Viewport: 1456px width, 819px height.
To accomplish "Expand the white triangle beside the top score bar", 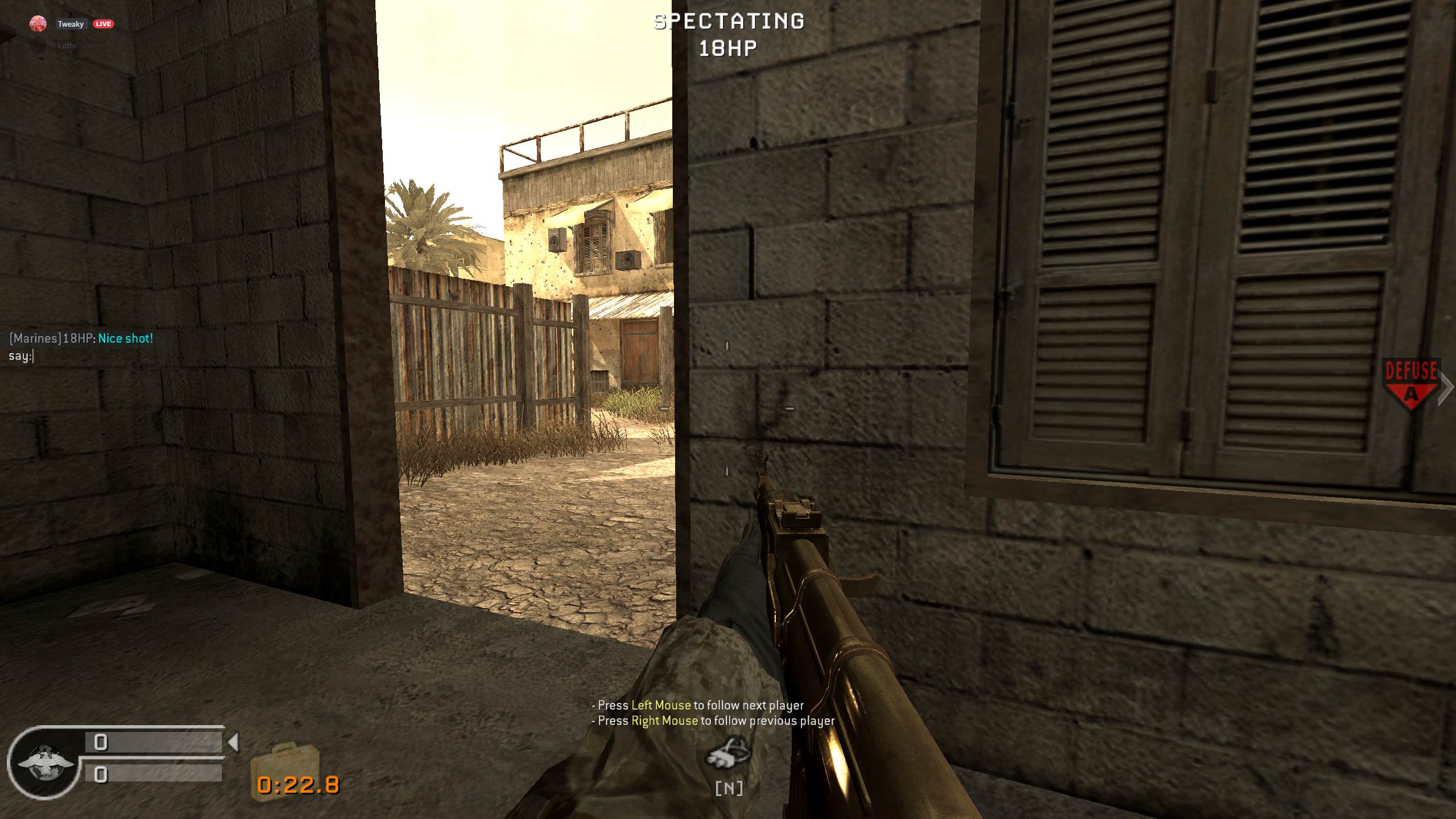I will pos(235,741).
